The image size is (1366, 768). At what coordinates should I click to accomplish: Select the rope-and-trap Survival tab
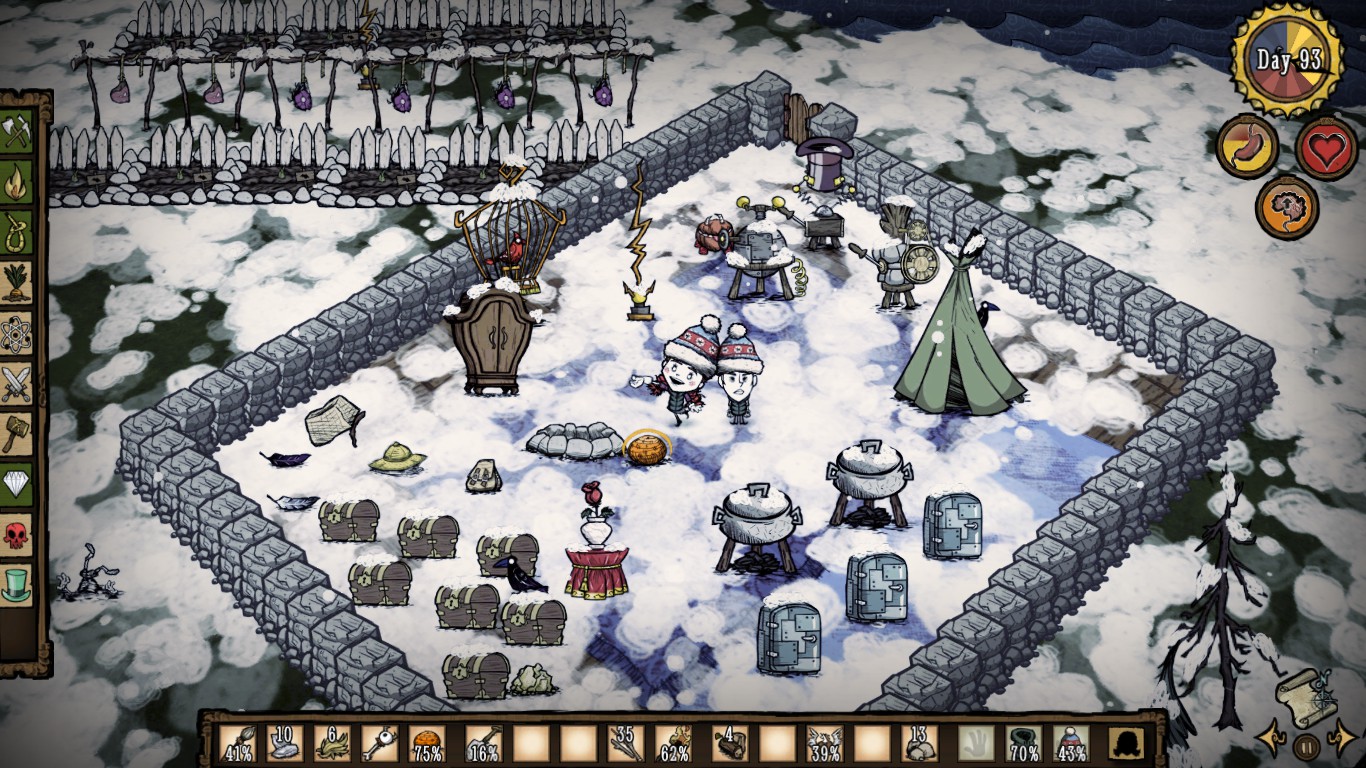pos(17,232)
